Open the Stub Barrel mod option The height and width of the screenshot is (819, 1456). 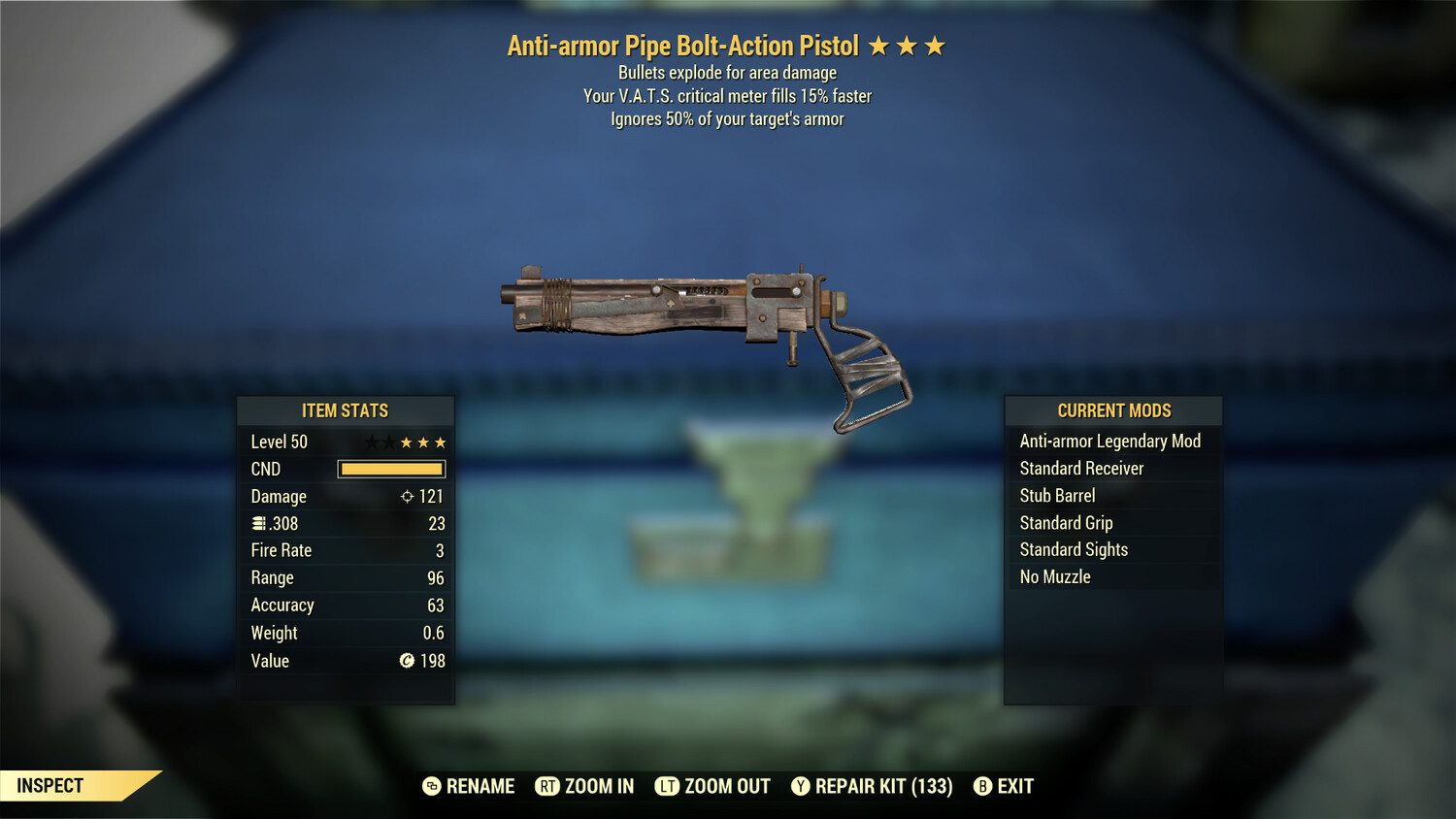(x=1057, y=495)
